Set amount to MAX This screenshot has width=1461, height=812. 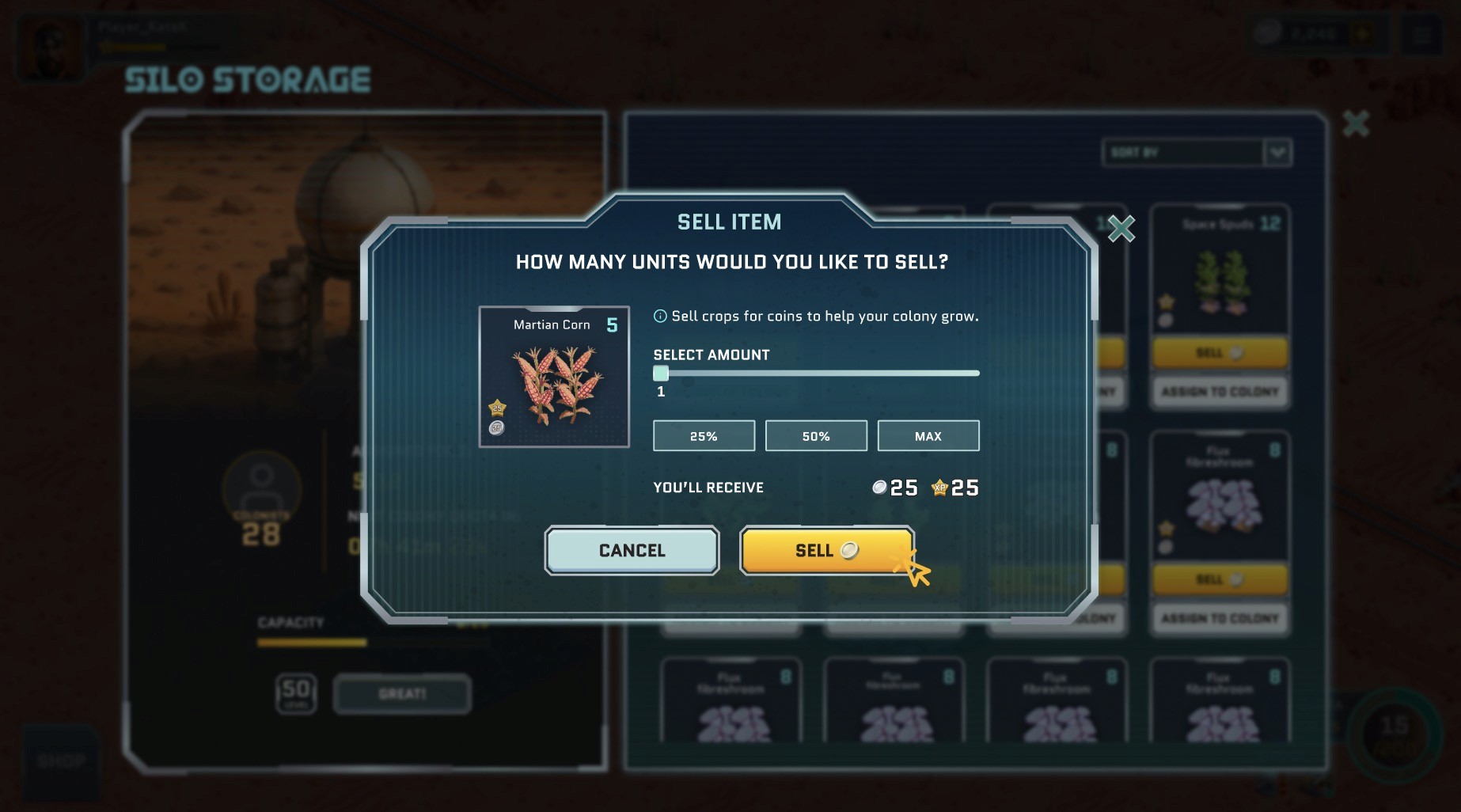928,436
